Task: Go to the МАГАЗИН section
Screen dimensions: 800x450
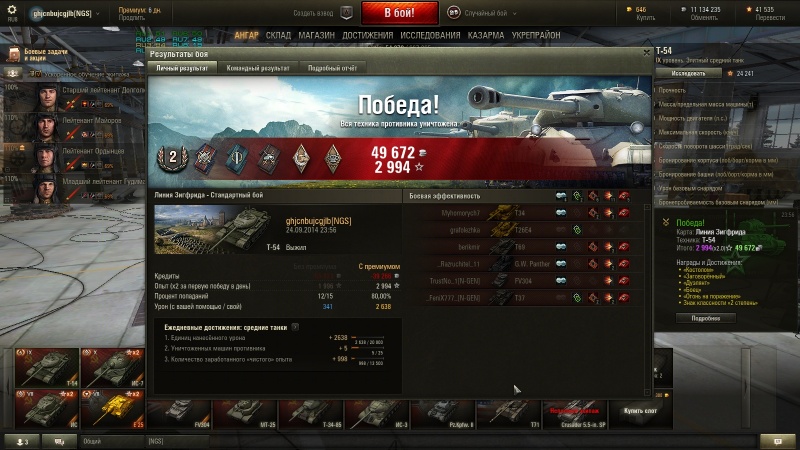Action: [x=316, y=34]
